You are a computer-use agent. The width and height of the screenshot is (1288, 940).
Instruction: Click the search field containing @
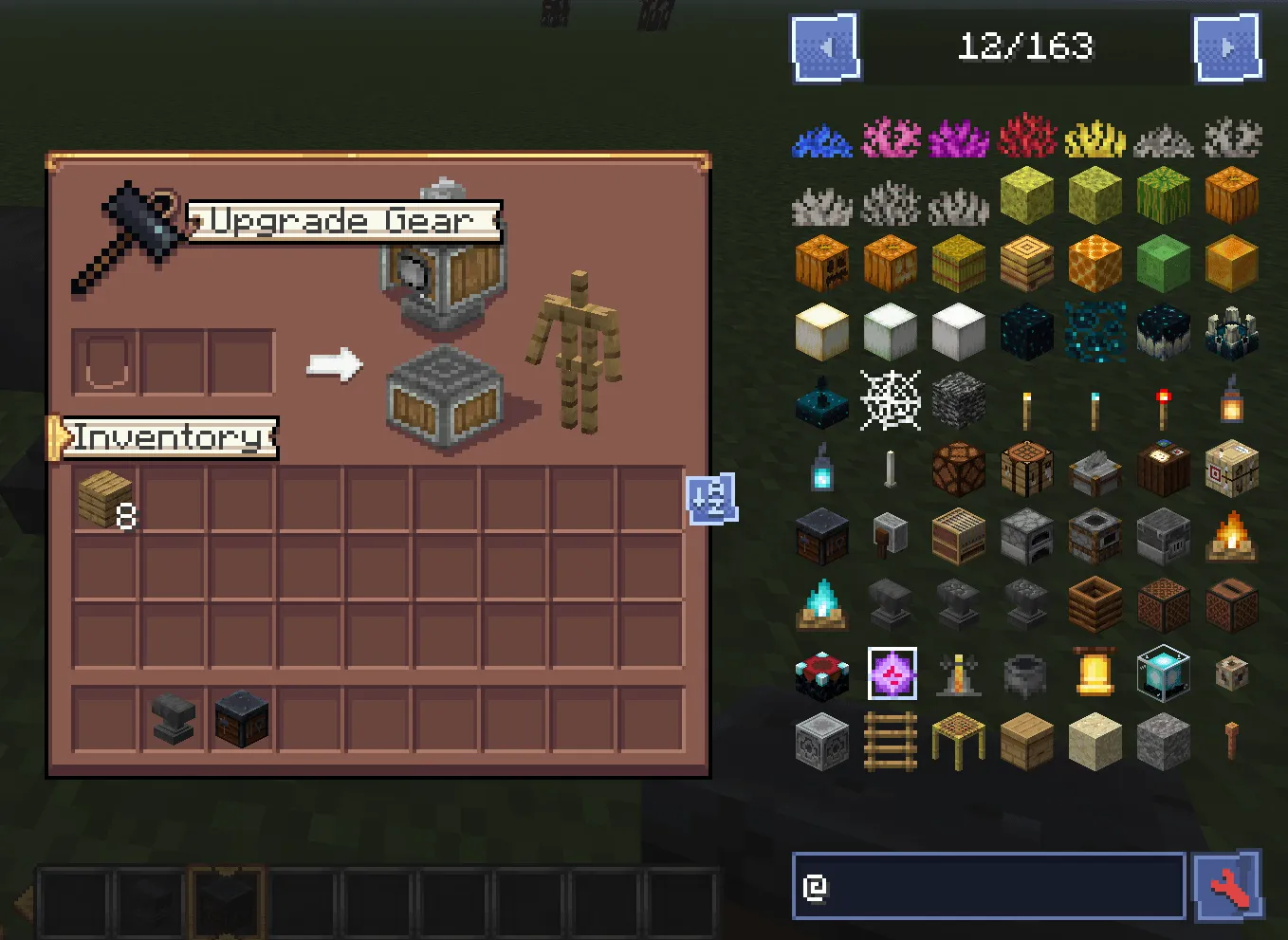coord(986,886)
